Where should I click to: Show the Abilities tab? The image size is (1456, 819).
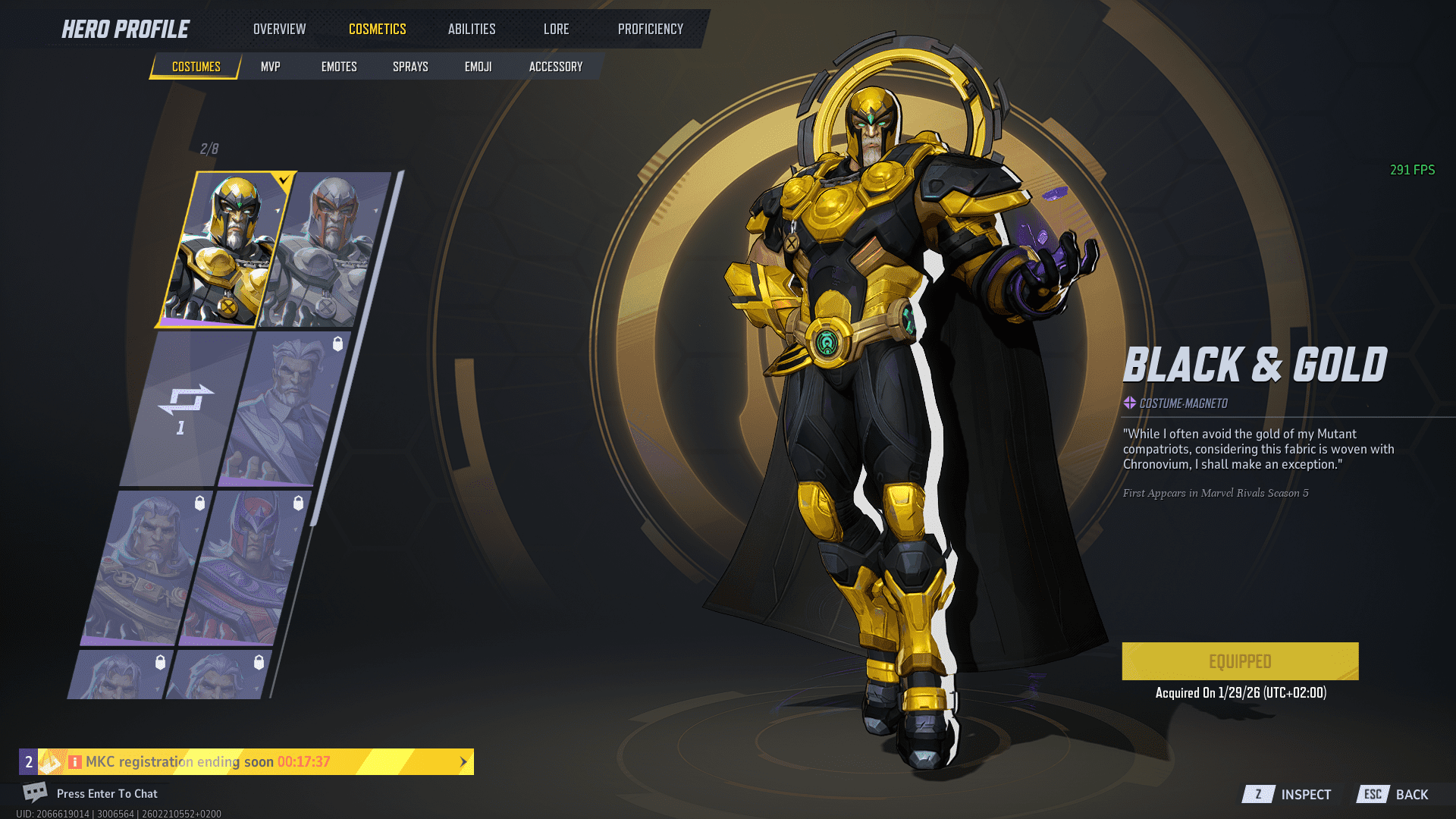471,29
